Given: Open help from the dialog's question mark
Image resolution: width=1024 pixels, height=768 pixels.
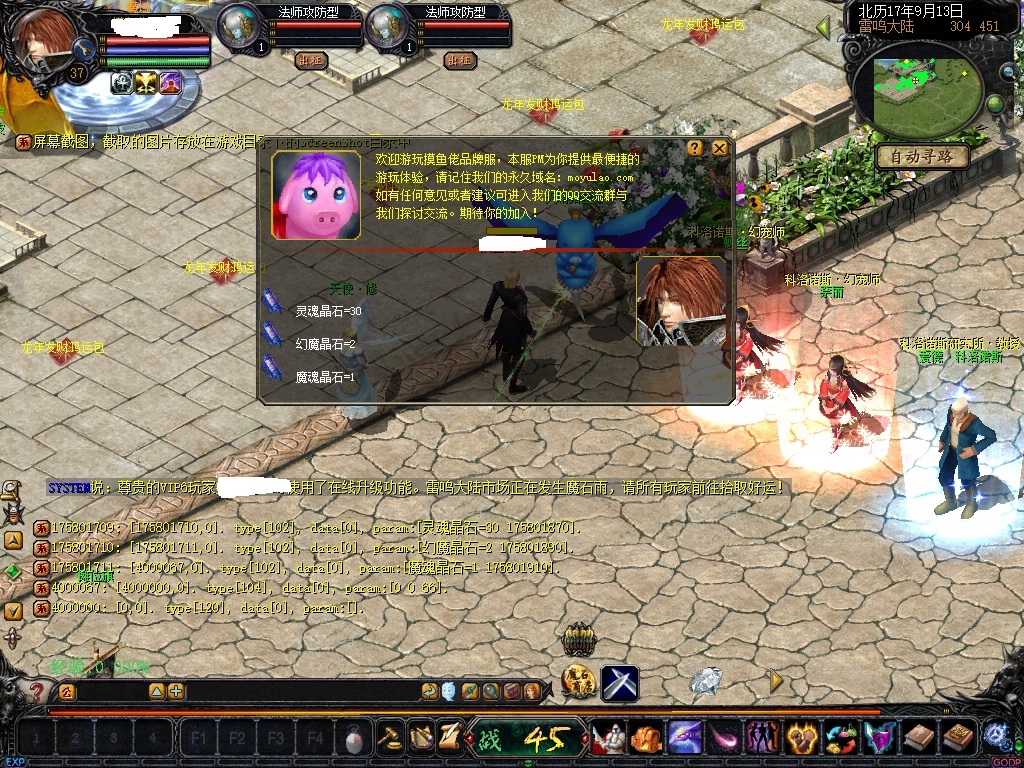Looking at the screenshot, I should (695, 148).
